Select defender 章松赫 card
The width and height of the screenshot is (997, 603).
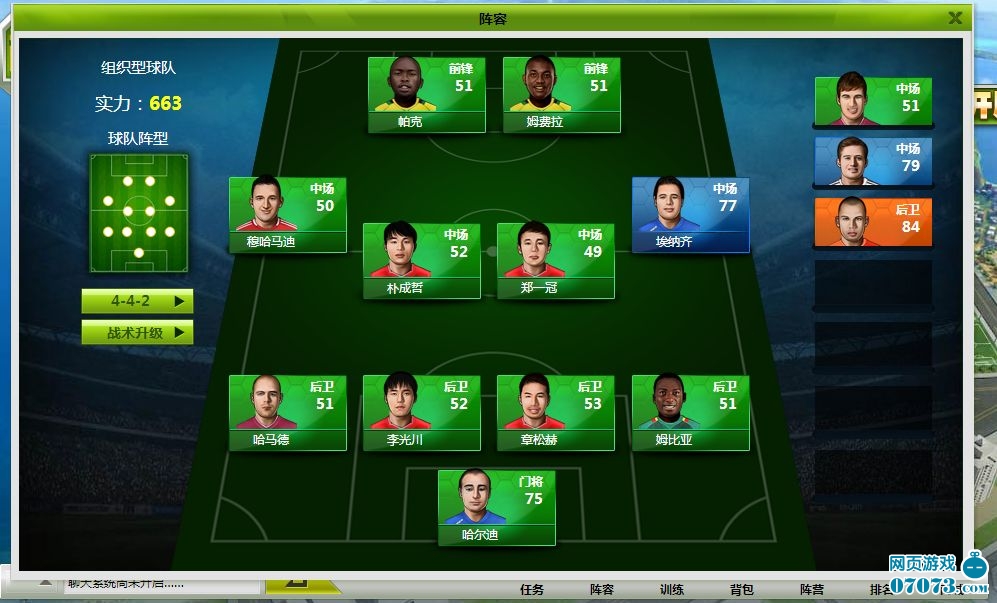555,412
